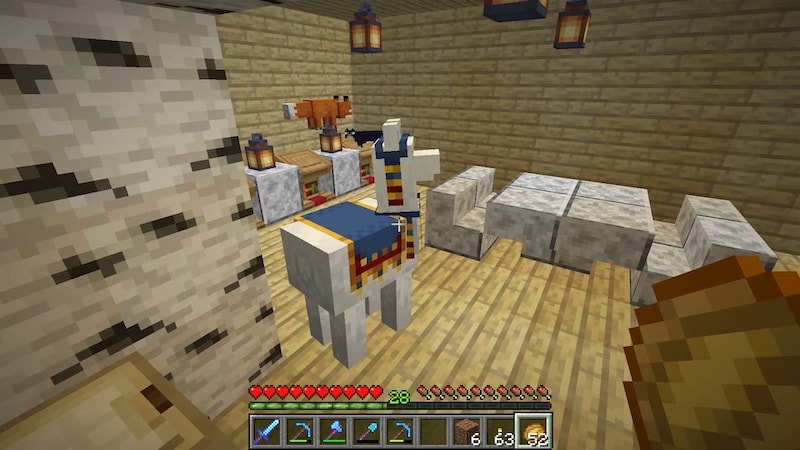The image size is (800, 450).
Task: Choose the diamond shovel in the hotbar
Action: 366,432
